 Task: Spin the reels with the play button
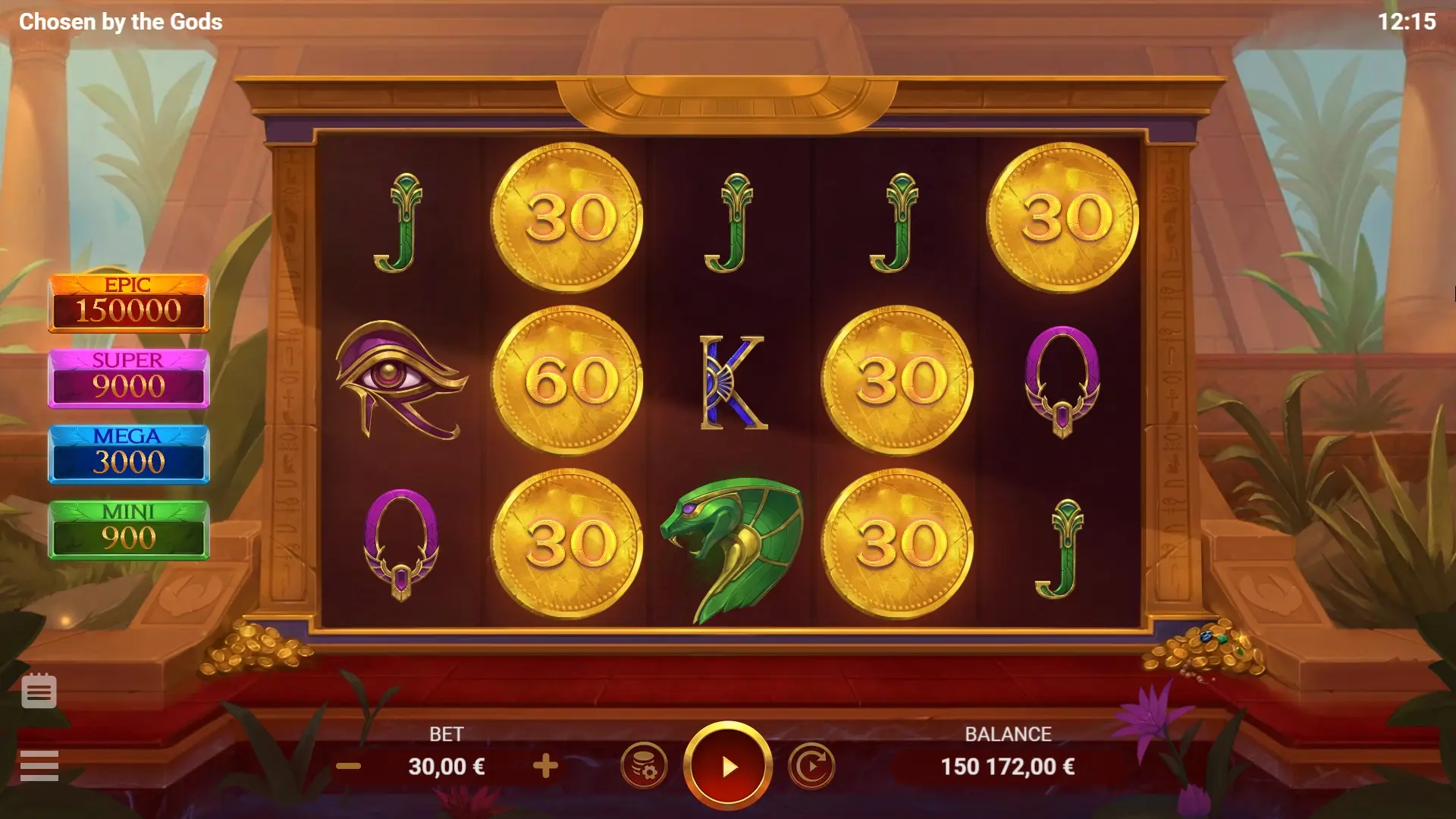point(728,766)
